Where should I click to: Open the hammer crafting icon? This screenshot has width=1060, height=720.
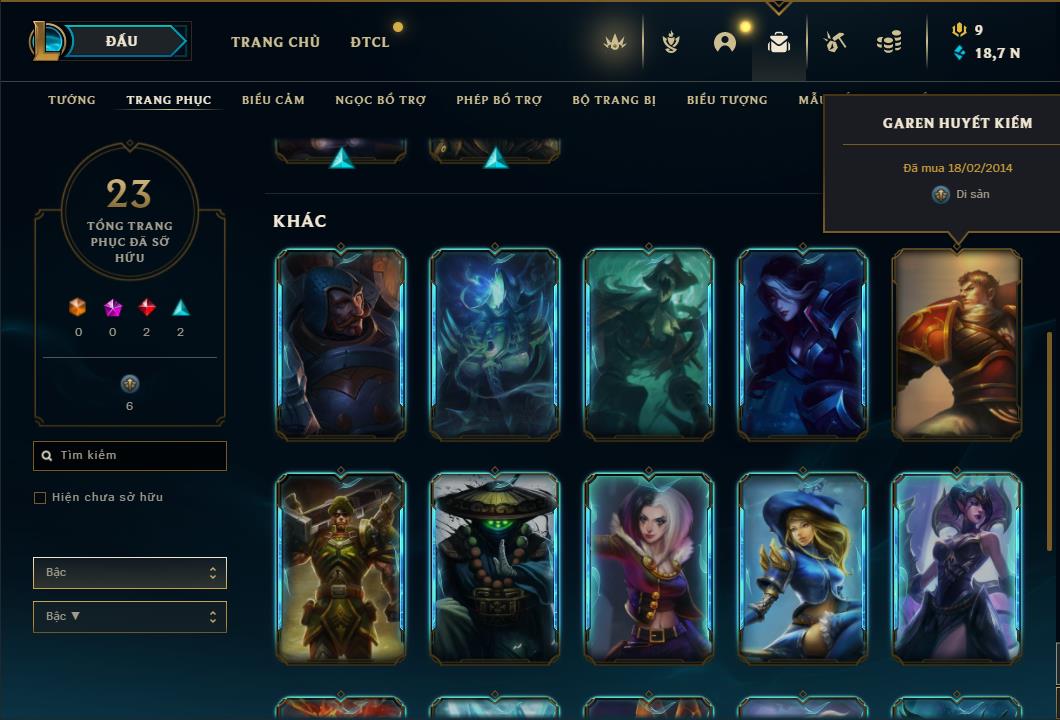click(834, 42)
